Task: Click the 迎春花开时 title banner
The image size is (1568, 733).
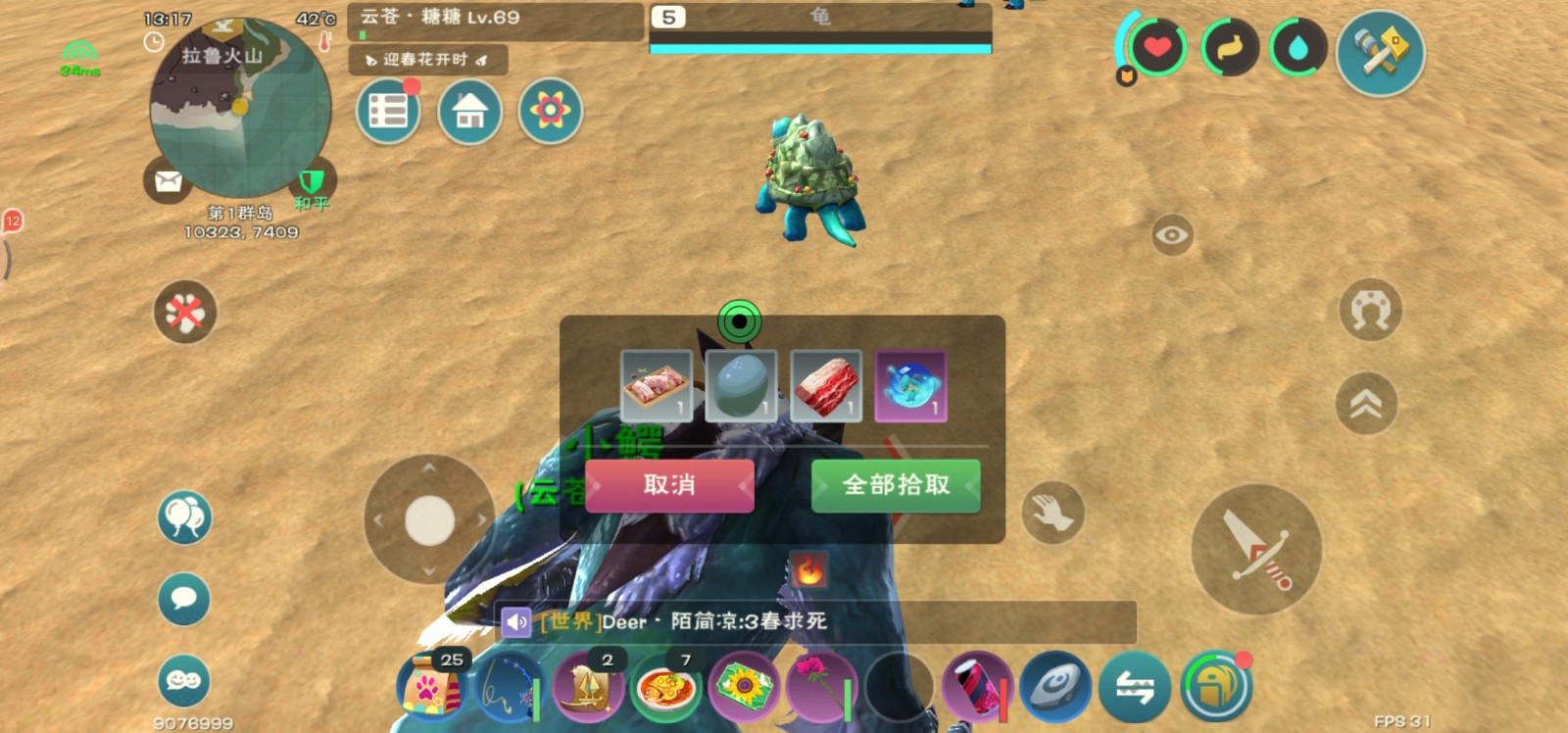Action: 427,61
